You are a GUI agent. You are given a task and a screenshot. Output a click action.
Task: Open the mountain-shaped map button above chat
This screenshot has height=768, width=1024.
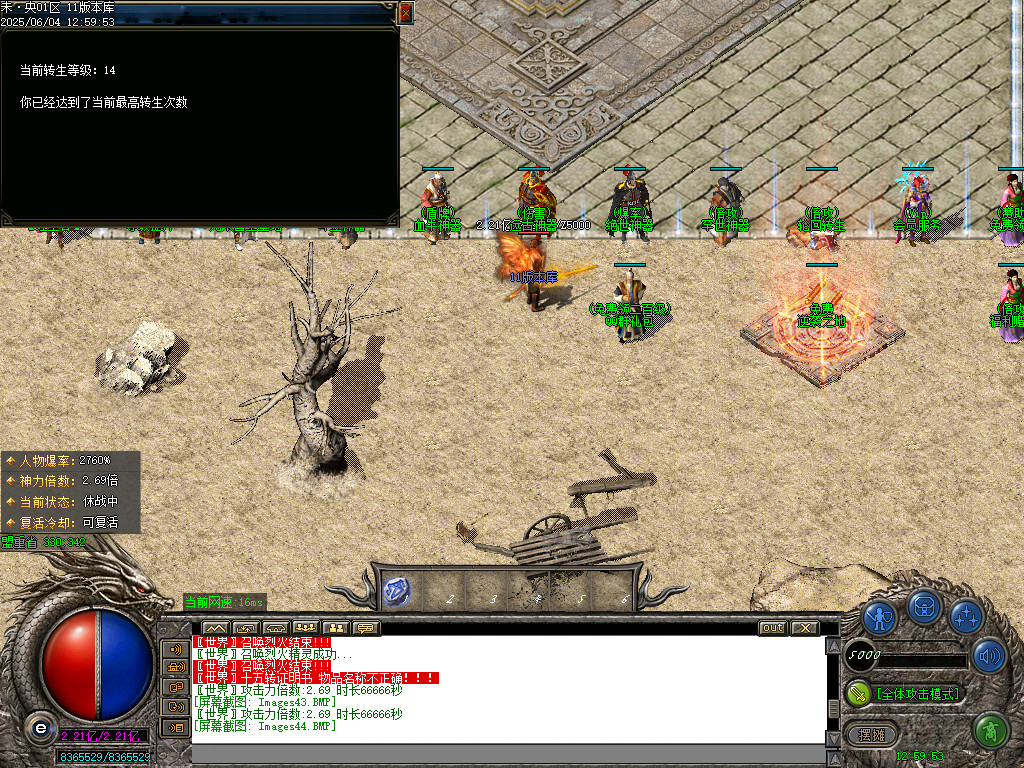[216, 628]
